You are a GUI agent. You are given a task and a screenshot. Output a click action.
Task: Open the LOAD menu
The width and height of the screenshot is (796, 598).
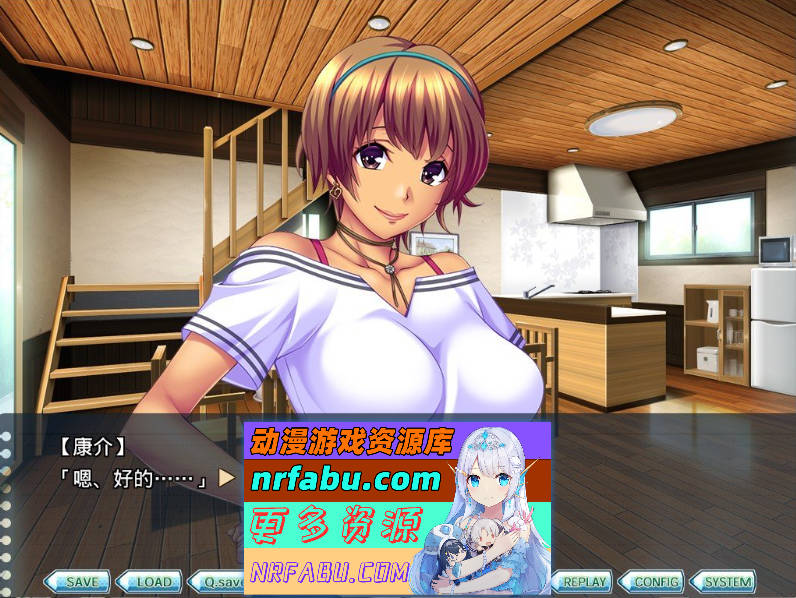click(153, 581)
